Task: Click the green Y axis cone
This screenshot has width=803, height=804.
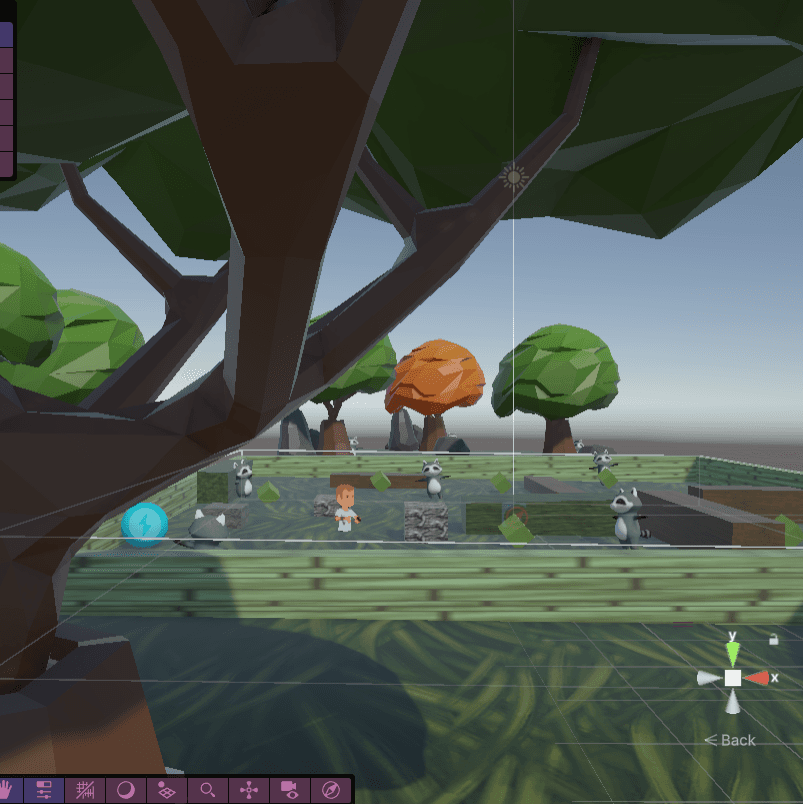Action: 733,653
